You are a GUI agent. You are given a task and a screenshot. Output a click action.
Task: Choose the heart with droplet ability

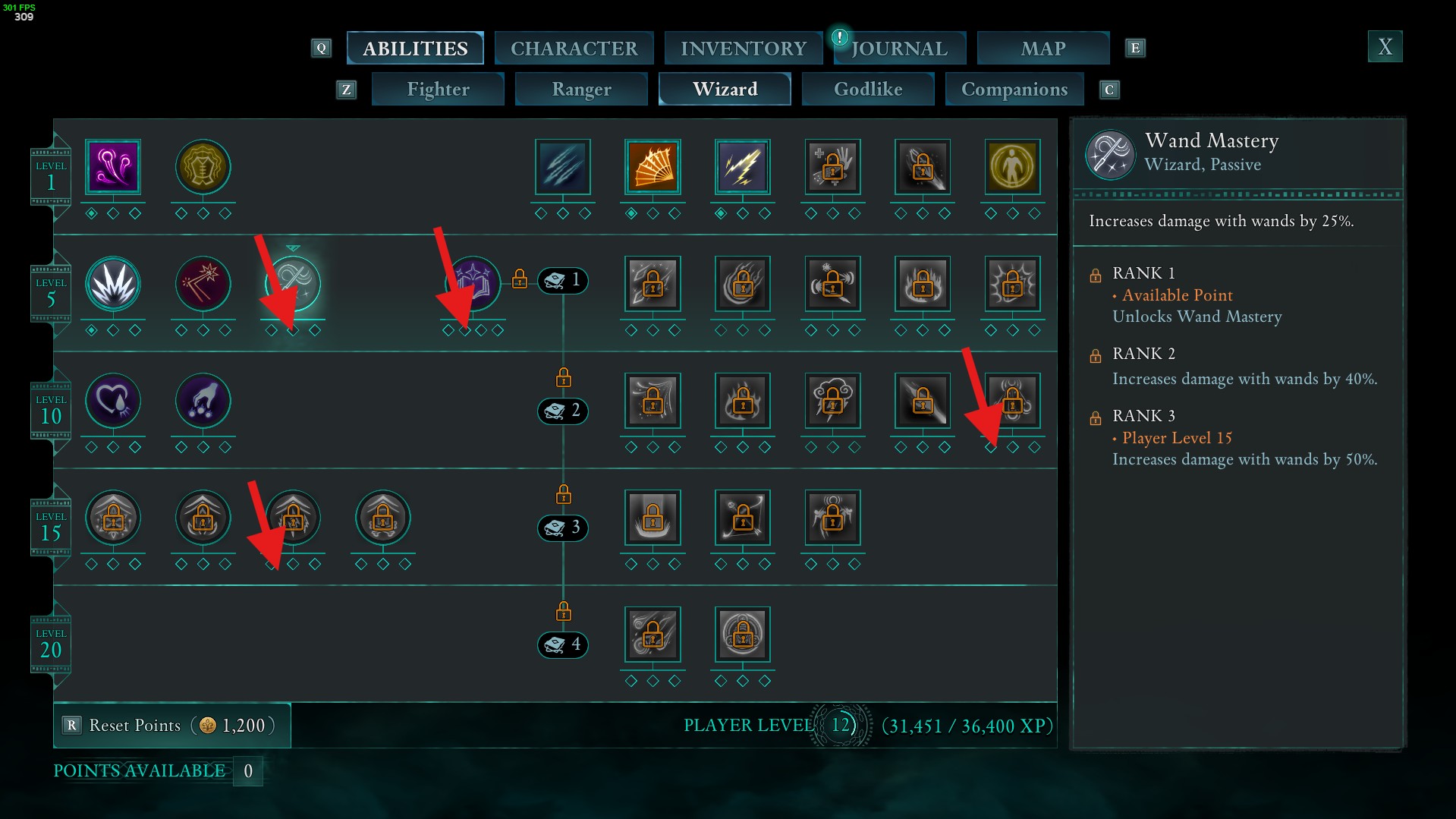(113, 401)
